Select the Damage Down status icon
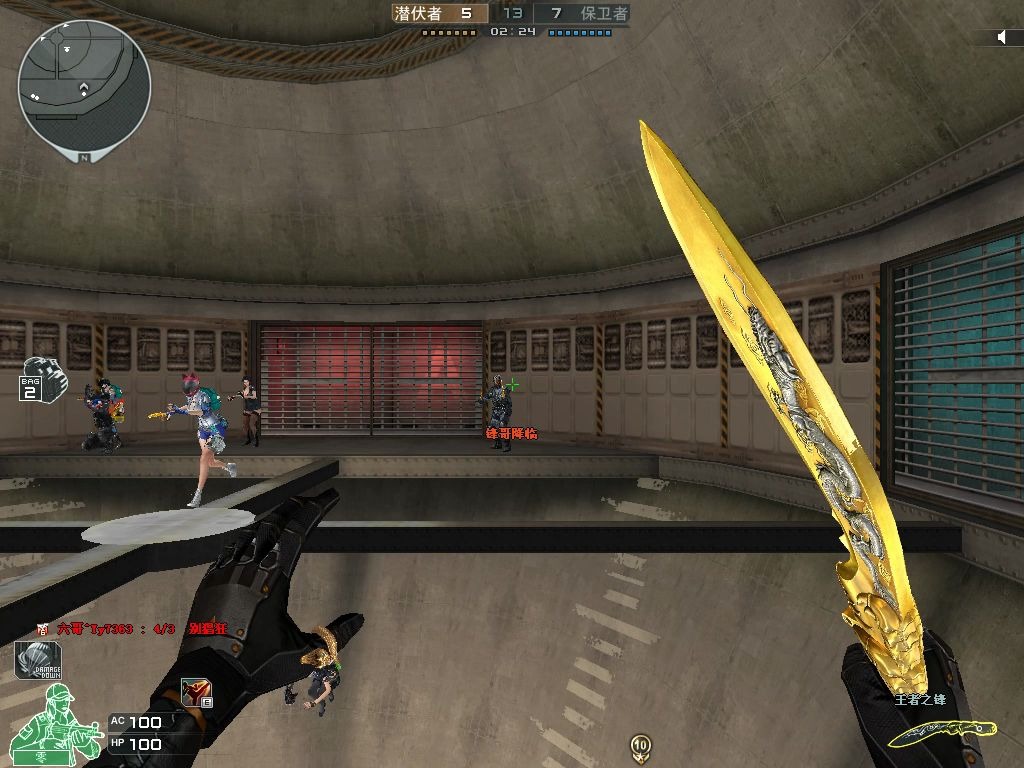 point(38,661)
